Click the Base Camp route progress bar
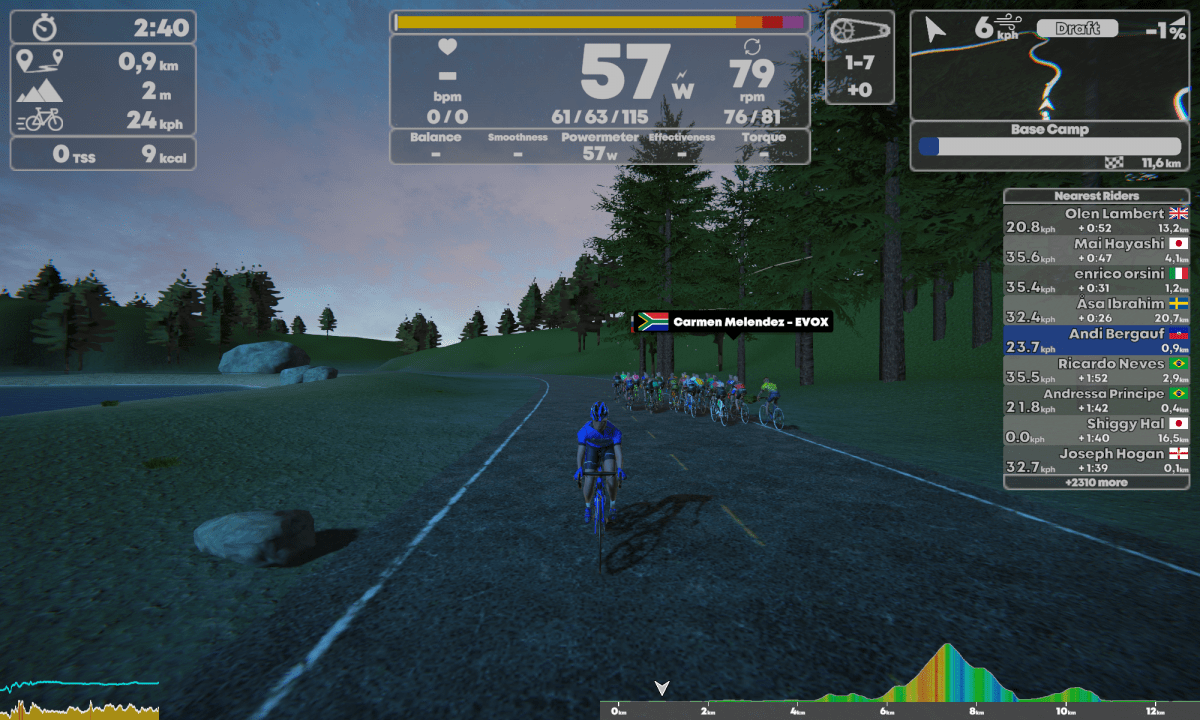This screenshot has height=720, width=1200. tap(1049, 147)
